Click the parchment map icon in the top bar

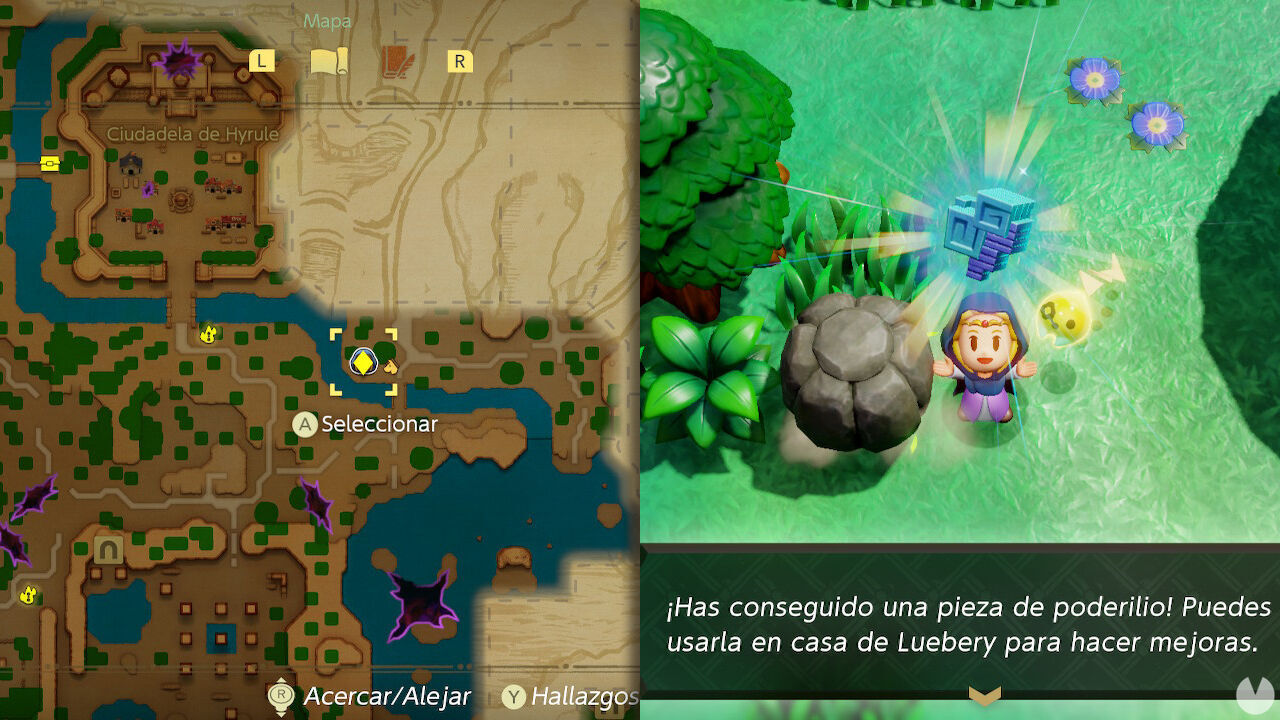click(330, 60)
